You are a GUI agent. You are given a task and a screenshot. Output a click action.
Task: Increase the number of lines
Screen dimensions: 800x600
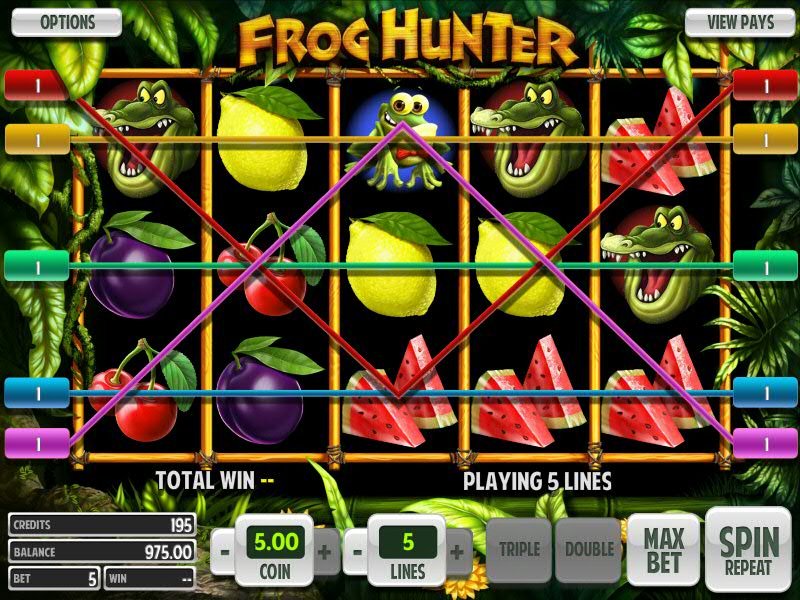pos(457,551)
